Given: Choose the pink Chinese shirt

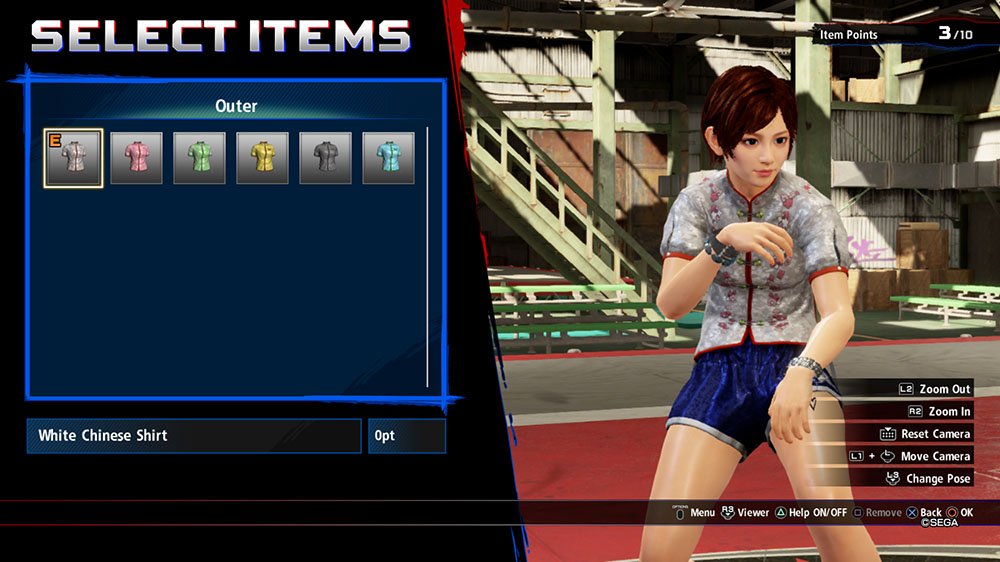Looking at the screenshot, I should coord(136,158).
